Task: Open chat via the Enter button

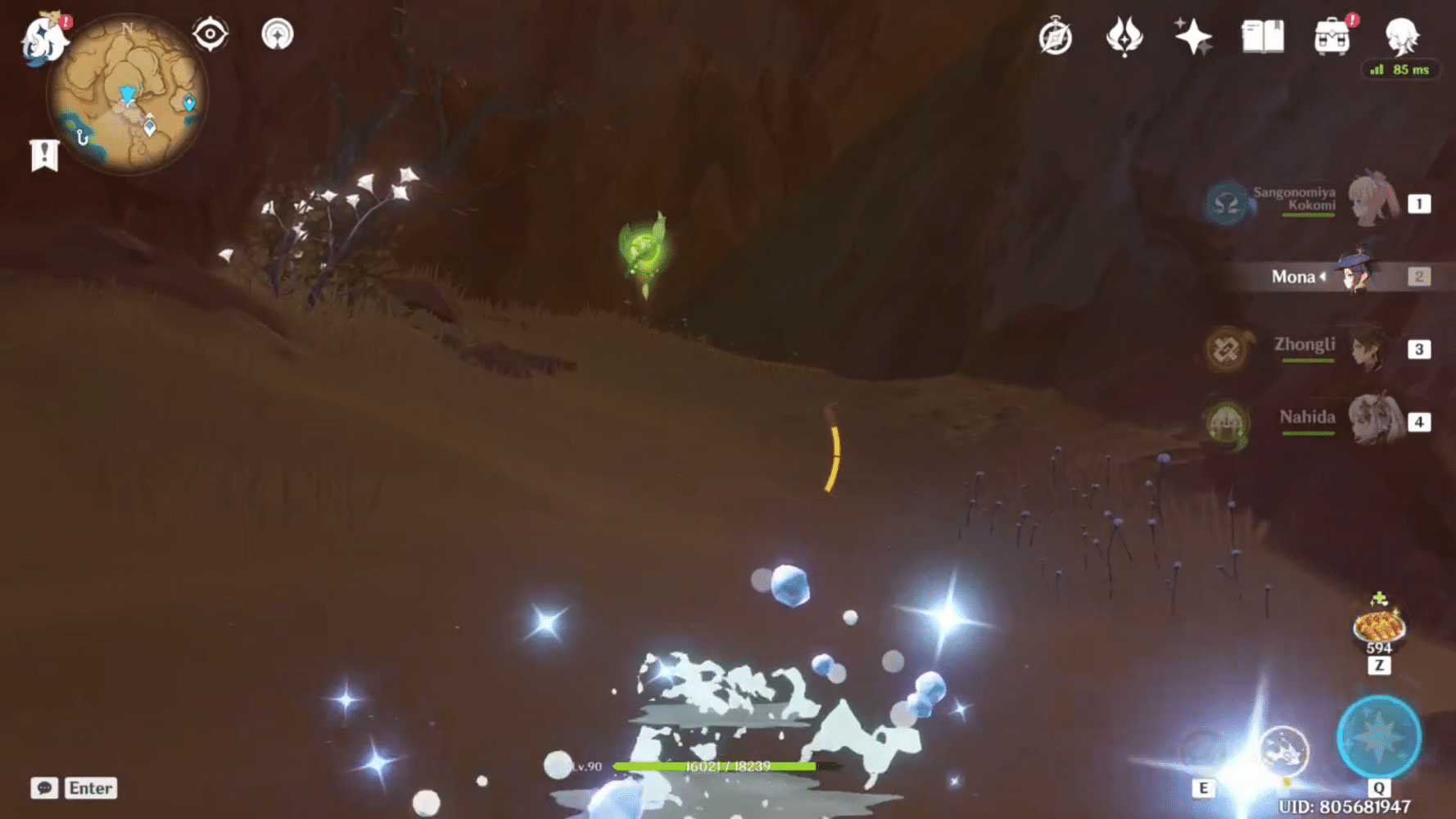Action: pyautogui.click(x=91, y=789)
